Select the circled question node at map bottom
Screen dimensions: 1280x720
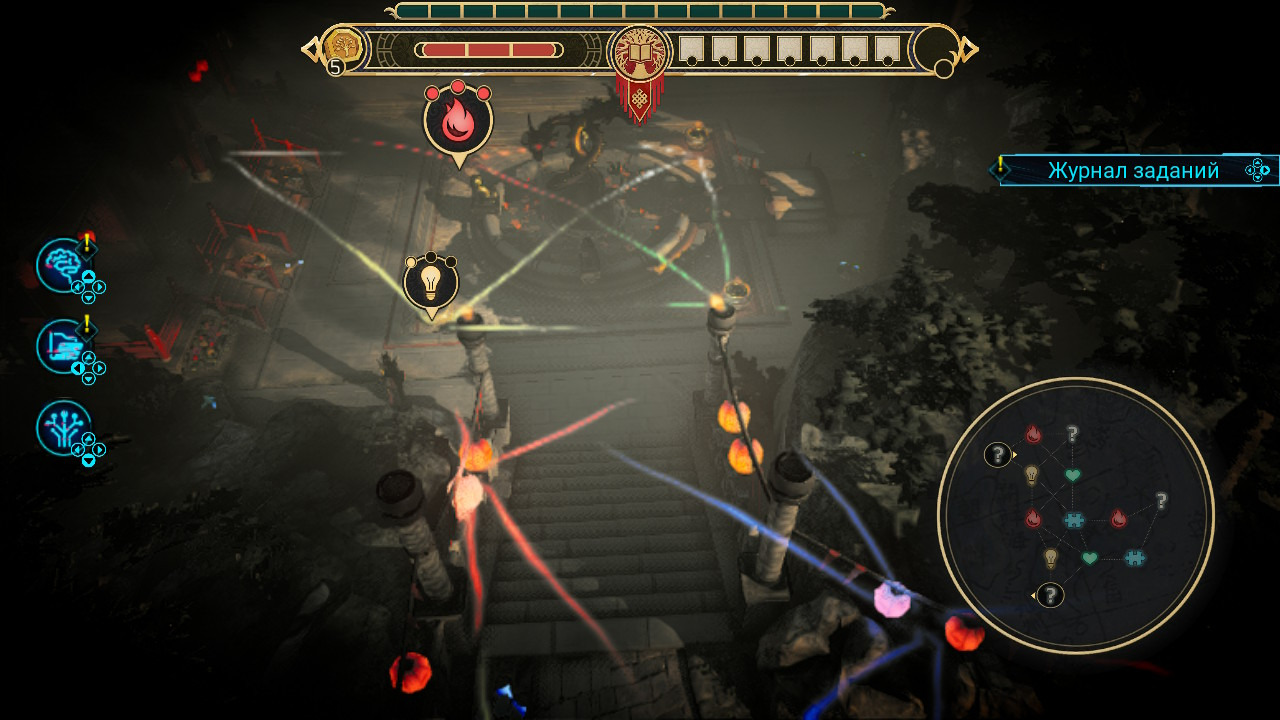tap(1049, 596)
